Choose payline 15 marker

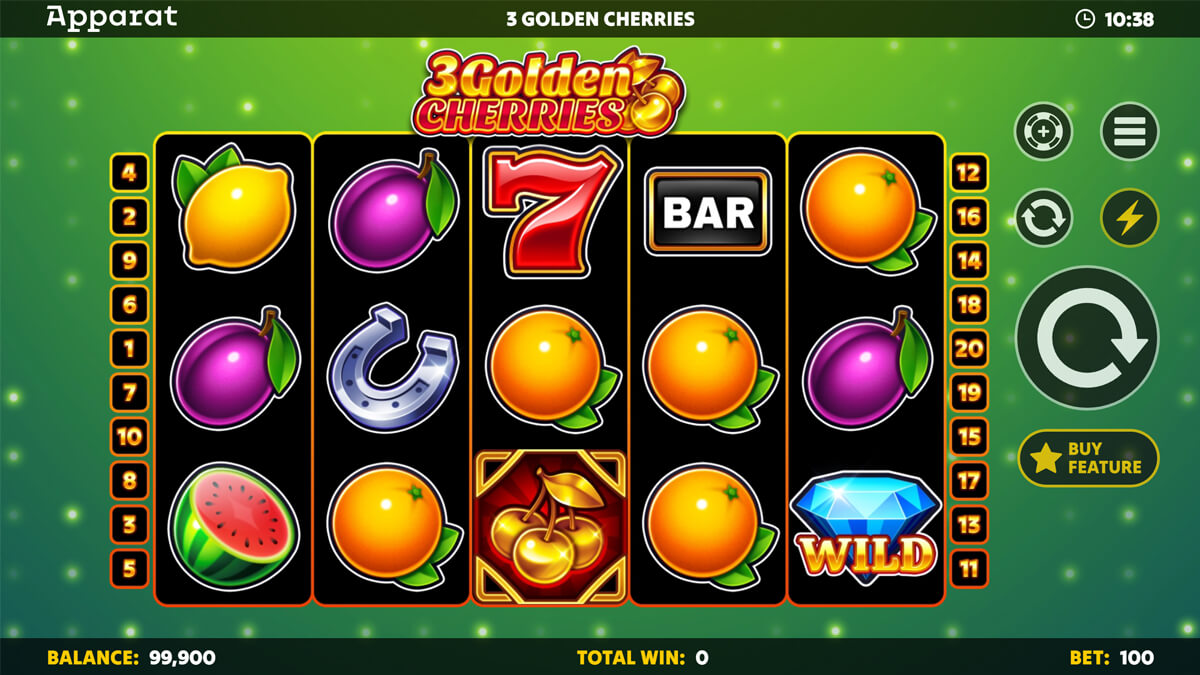click(x=969, y=436)
